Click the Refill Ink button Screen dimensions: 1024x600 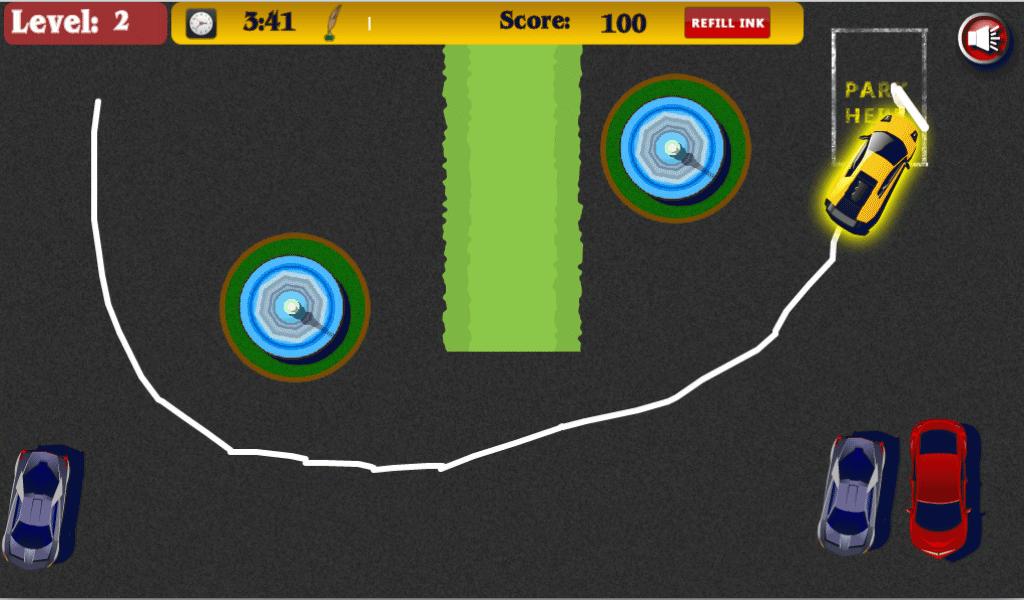tap(727, 23)
